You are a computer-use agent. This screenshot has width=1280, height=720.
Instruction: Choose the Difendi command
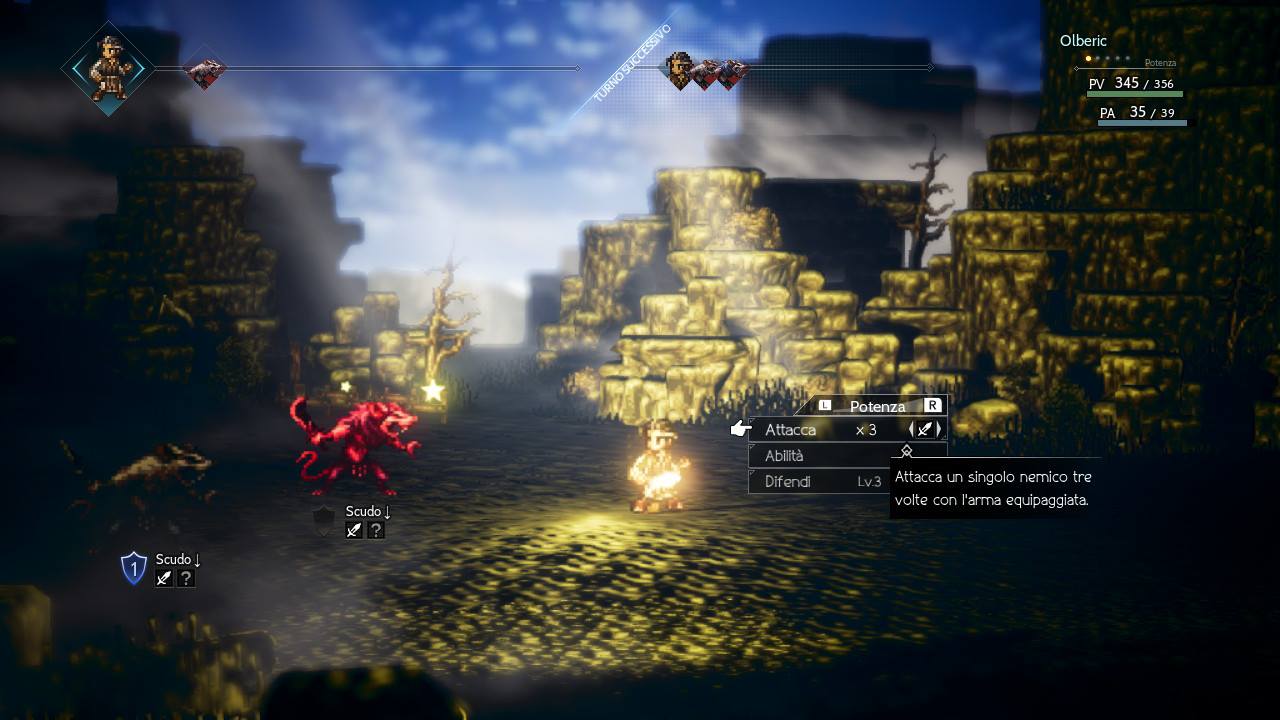[x=787, y=482]
